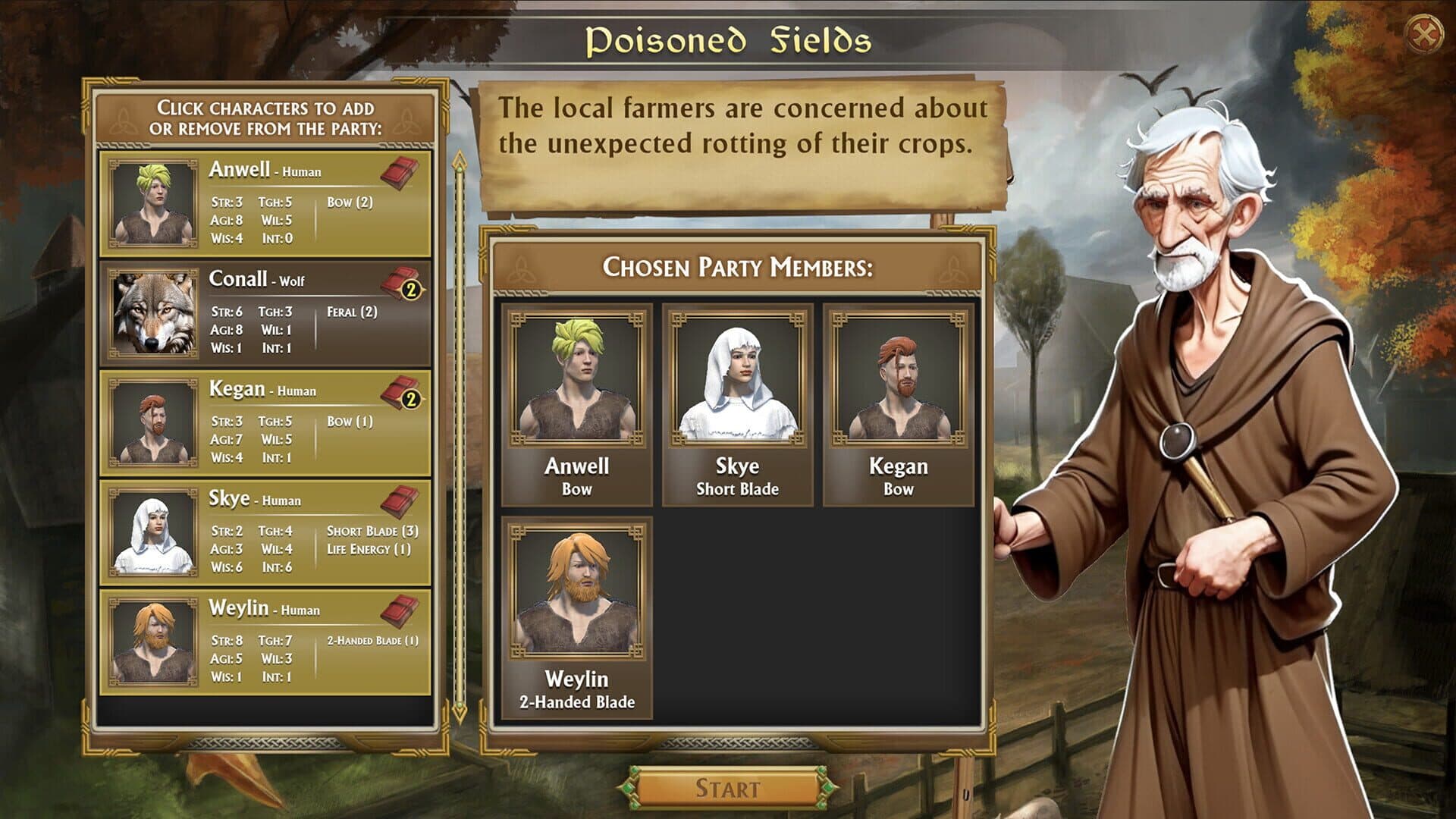Click the Poisoned Fields title banner
This screenshot has width=1456, height=819.
tap(727, 41)
